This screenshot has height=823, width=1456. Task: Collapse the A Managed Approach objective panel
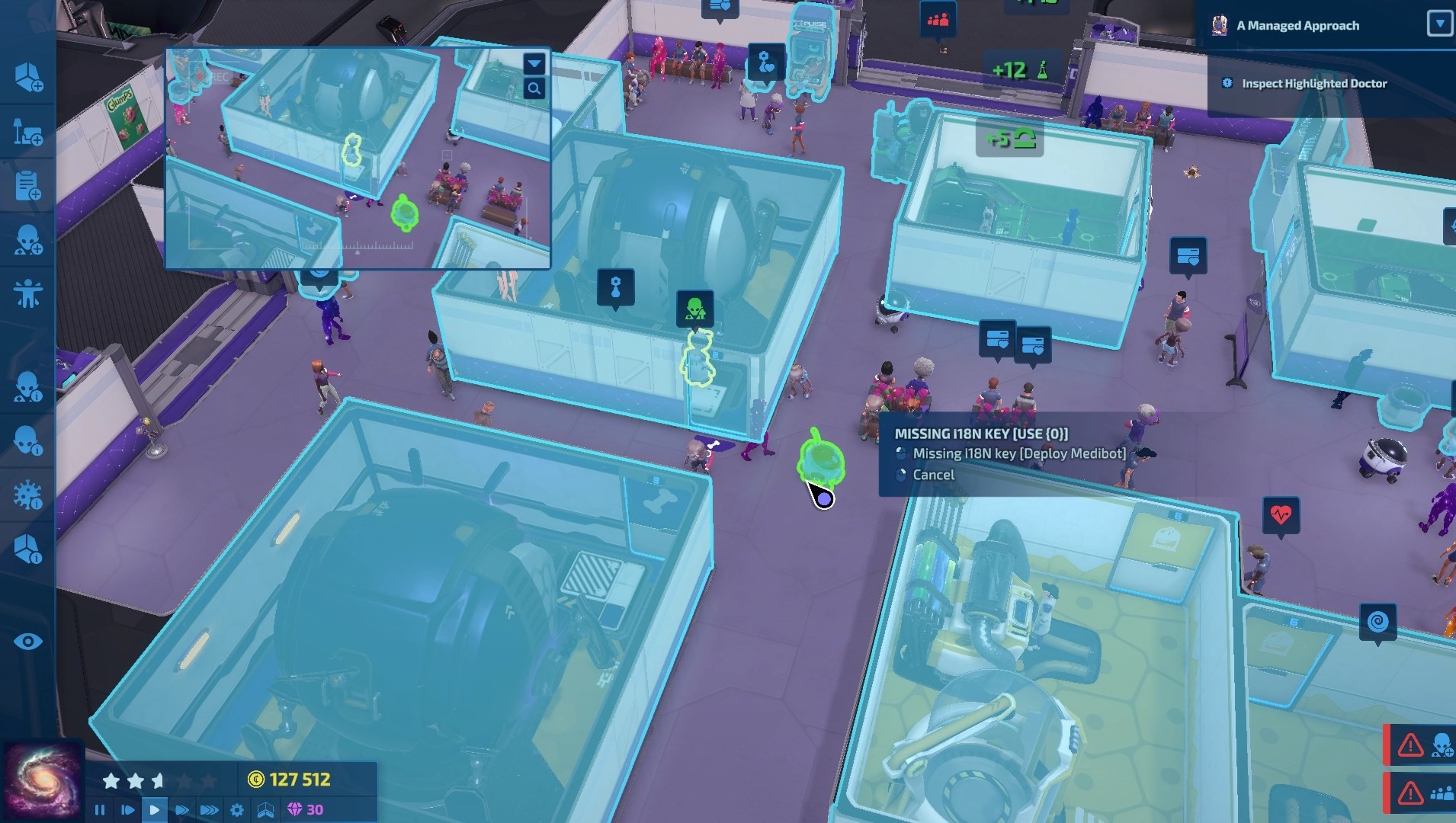[x=1438, y=24]
